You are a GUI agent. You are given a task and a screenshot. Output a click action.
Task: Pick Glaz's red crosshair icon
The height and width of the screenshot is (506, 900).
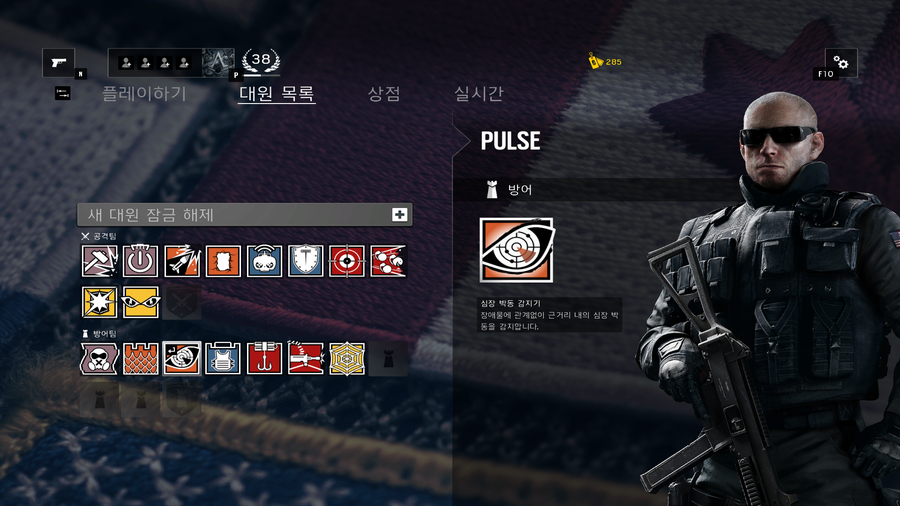pos(347,261)
